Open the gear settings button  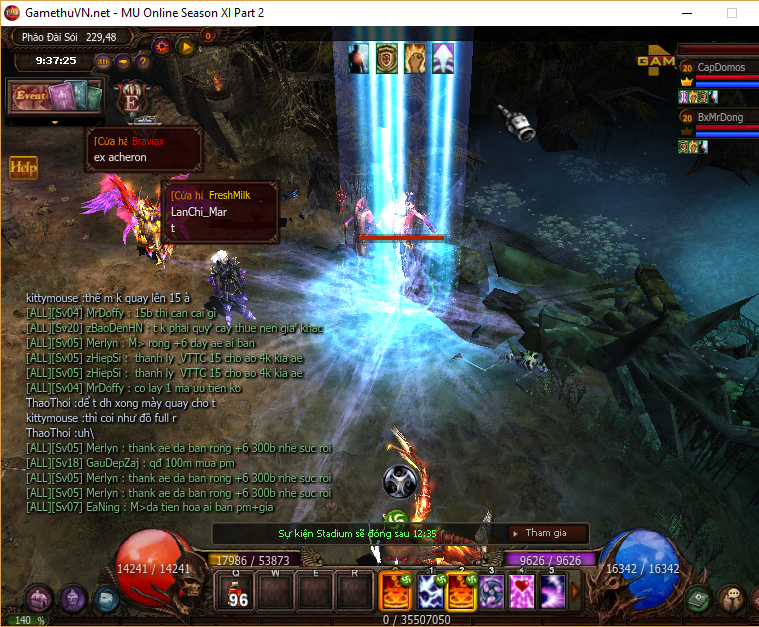(162, 46)
